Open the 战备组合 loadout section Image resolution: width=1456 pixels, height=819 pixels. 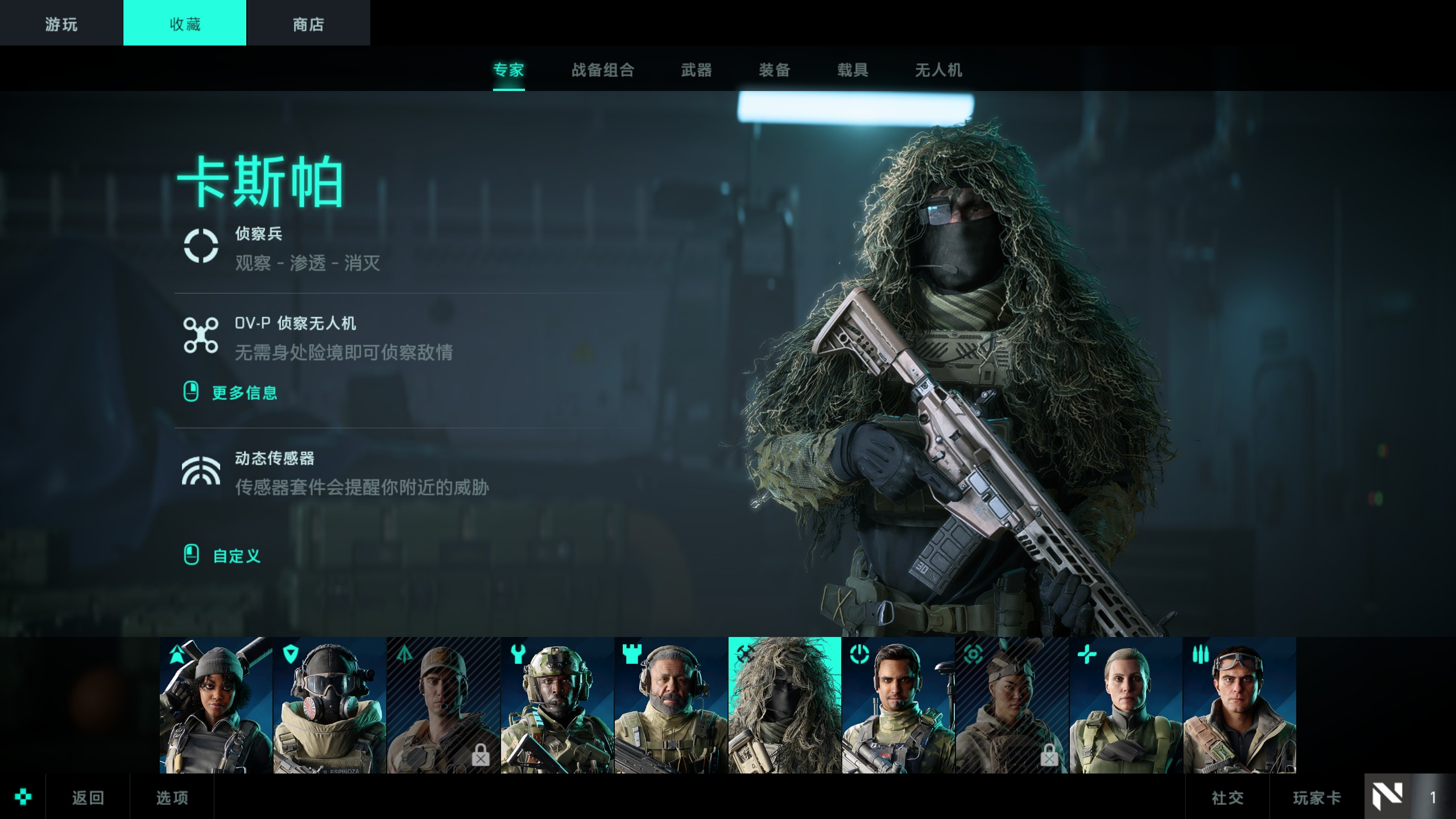603,70
